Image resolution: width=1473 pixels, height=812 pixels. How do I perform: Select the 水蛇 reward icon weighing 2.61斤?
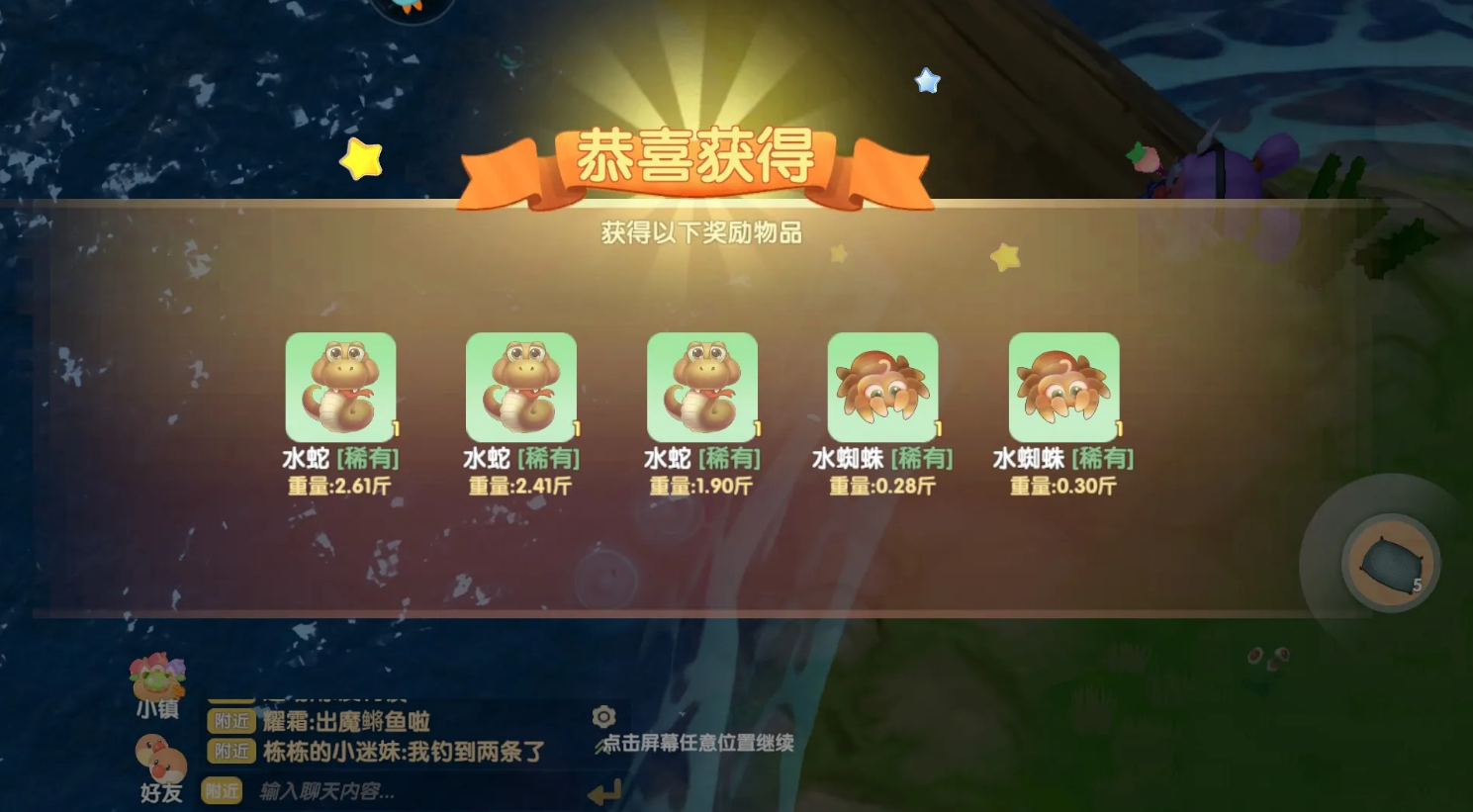point(341,386)
